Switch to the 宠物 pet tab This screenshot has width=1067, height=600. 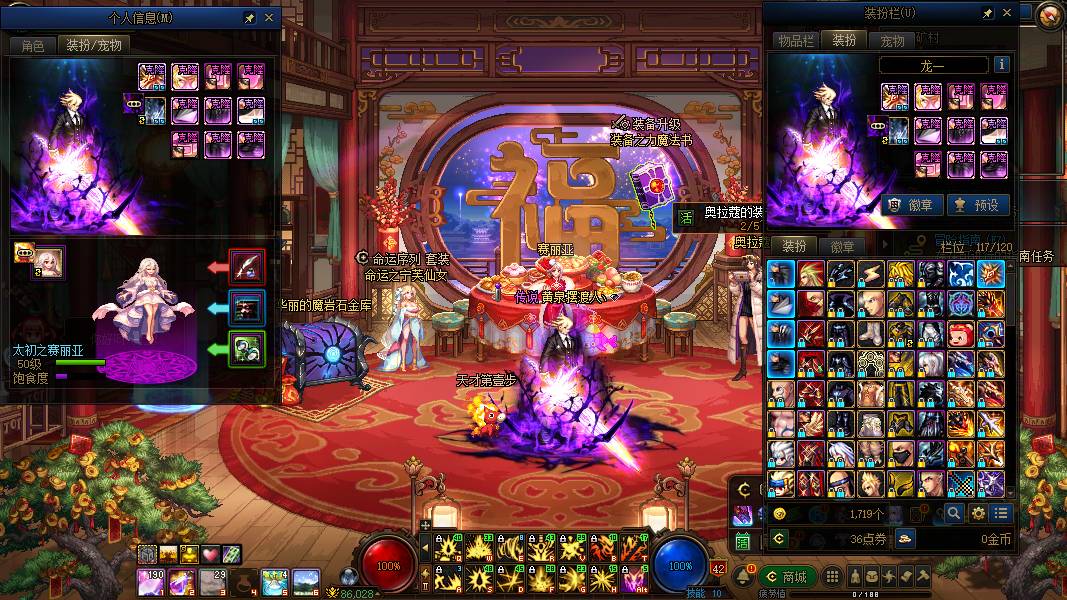coord(892,40)
